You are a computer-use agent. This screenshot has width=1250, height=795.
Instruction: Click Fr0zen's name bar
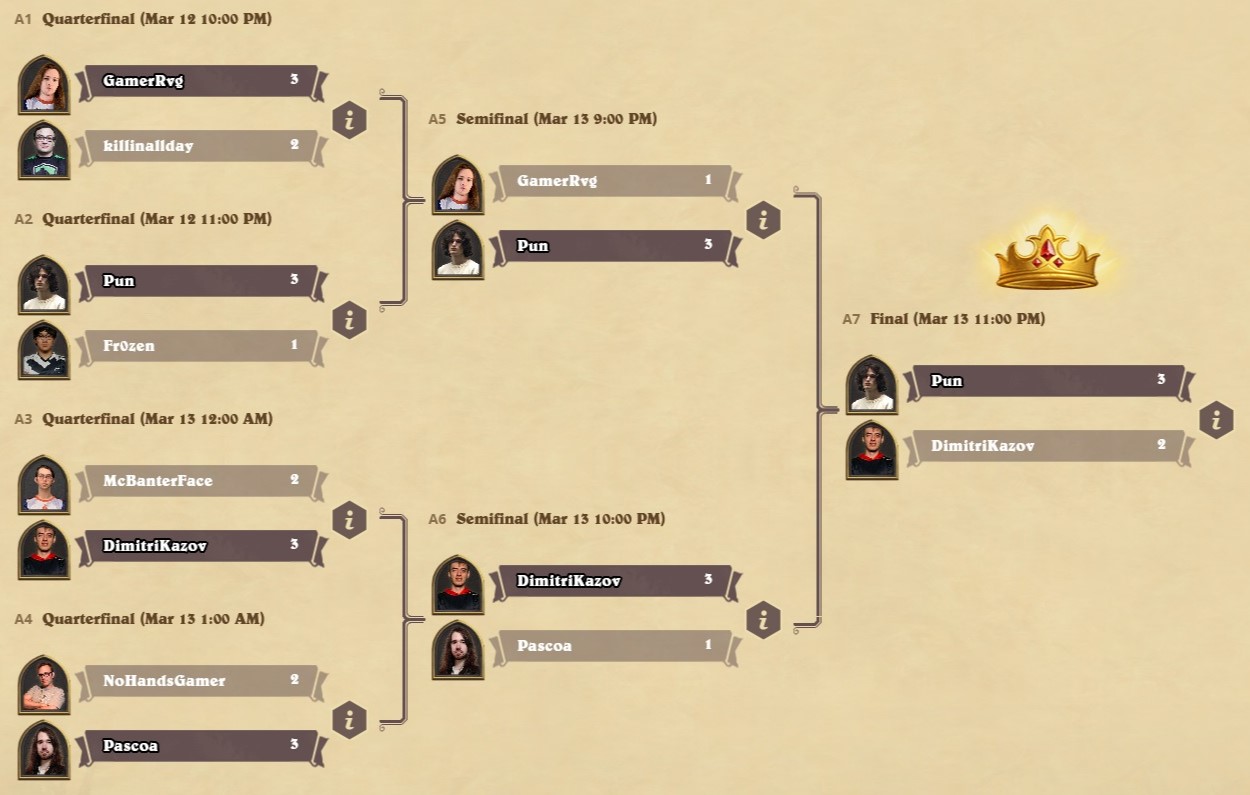point(200,346)
